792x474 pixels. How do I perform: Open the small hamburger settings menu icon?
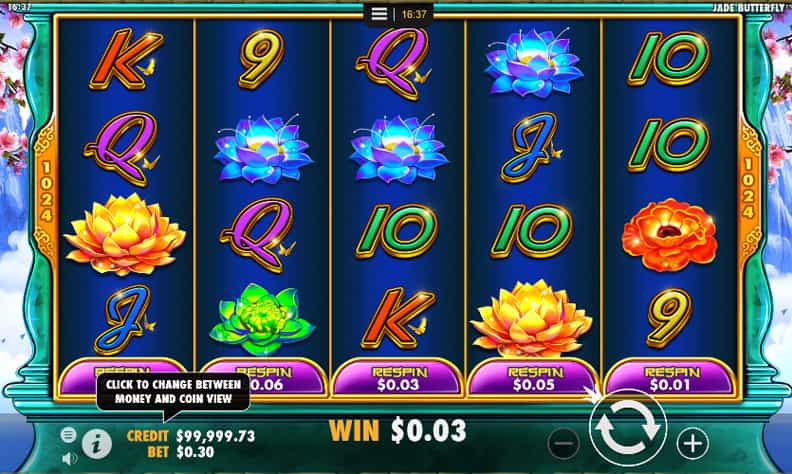click(69, 435)
